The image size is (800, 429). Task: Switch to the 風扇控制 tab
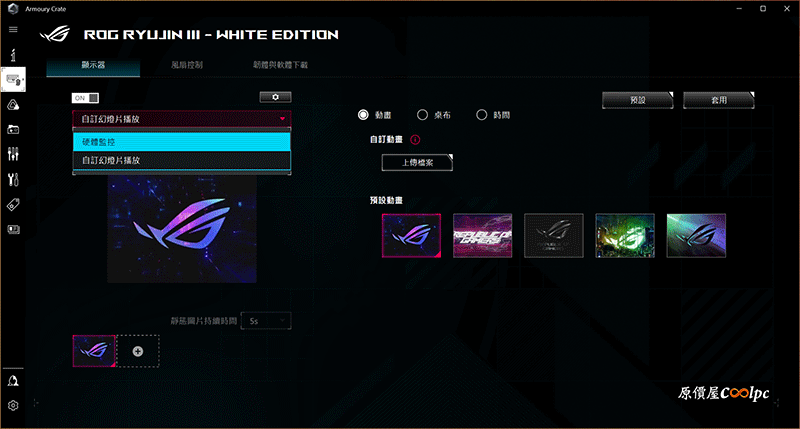[x=187, y=65]
